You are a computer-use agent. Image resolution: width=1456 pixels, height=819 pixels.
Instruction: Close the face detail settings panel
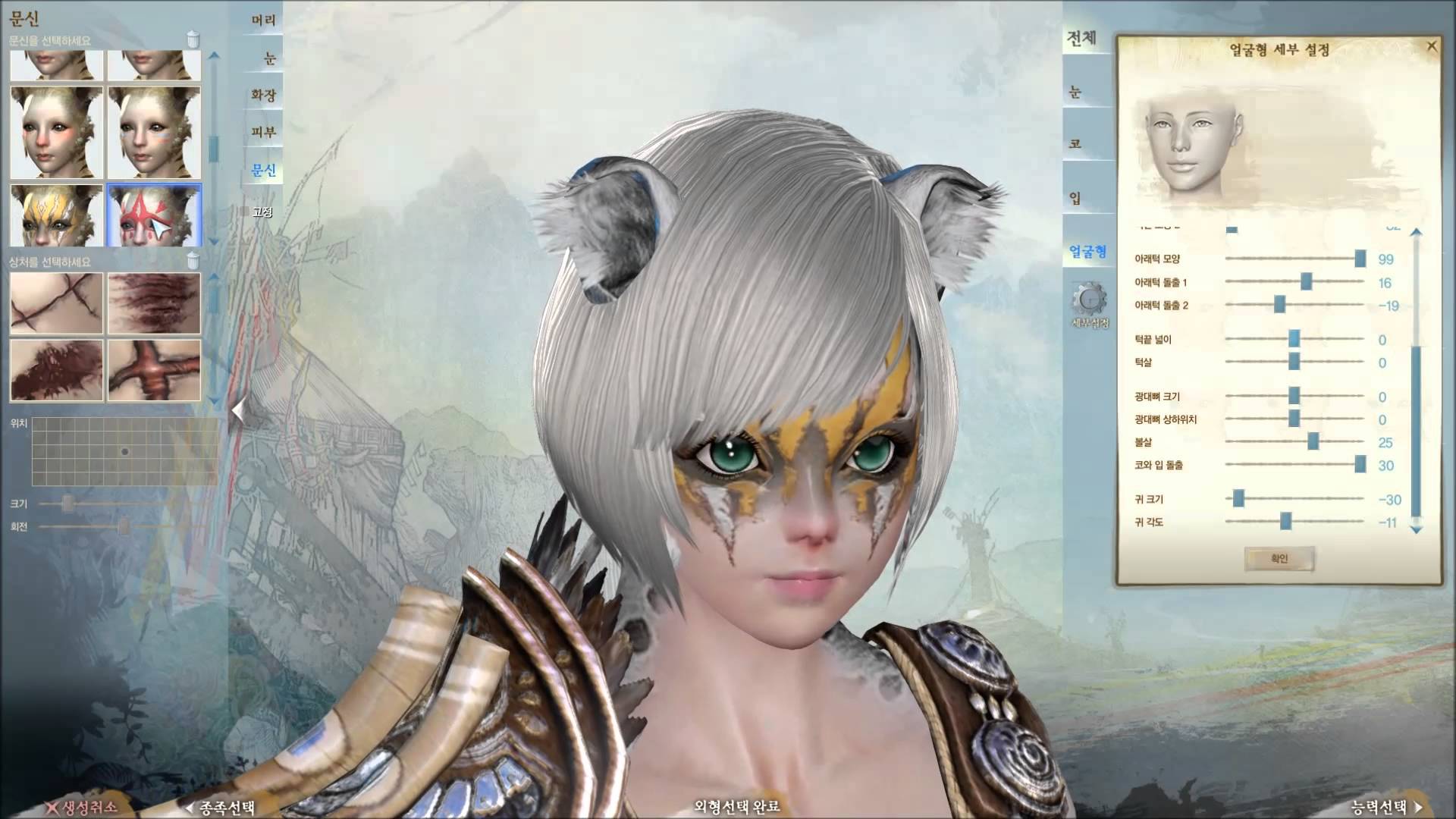click(1432, 47)
